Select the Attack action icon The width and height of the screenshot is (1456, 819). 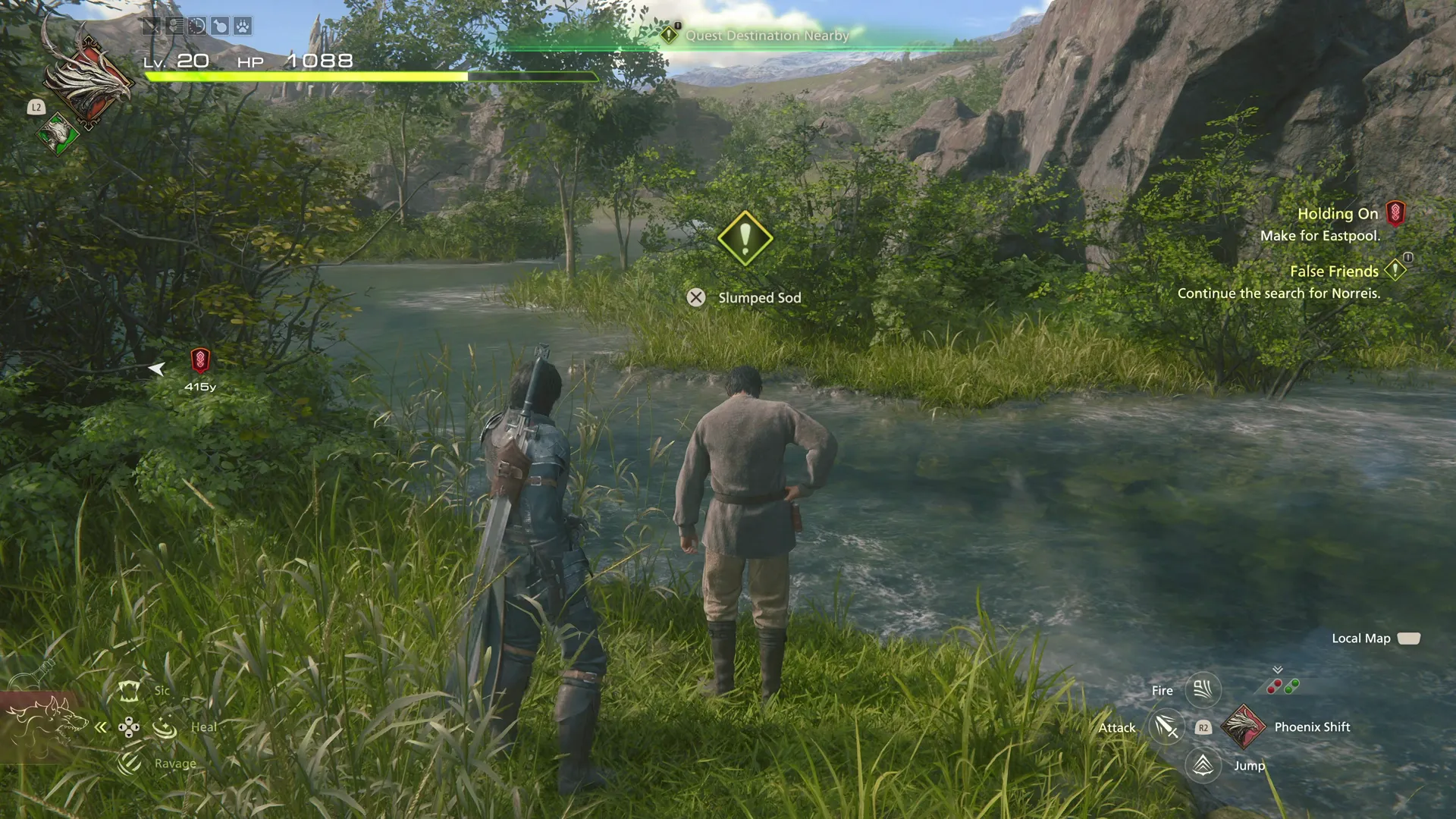tap(1166, 726)
